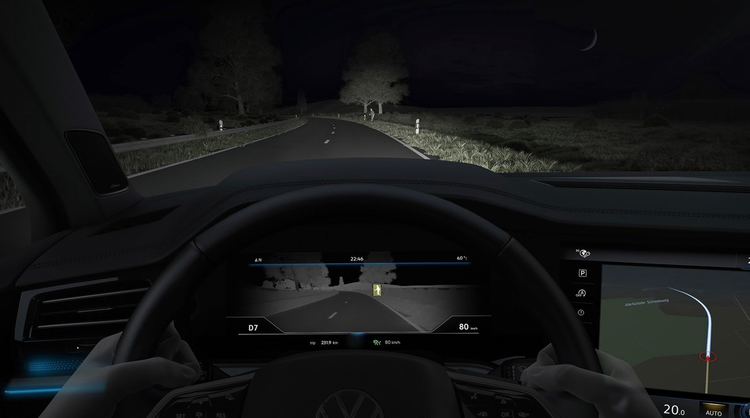The image size is (750, 418).
Task: Toggle the start-stop off icon
Action: coord(582,292)
